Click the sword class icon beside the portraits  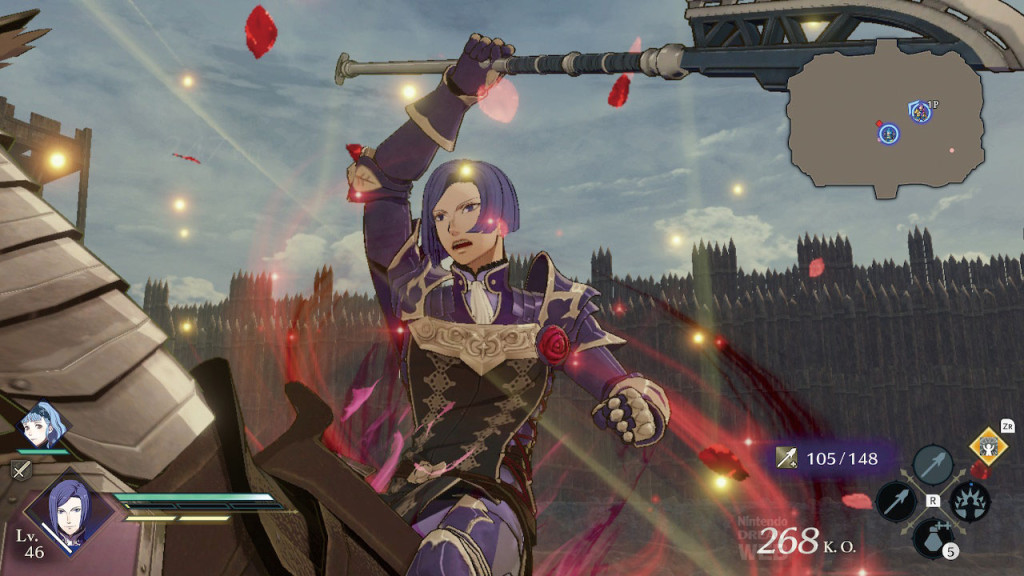pos(21,469)
